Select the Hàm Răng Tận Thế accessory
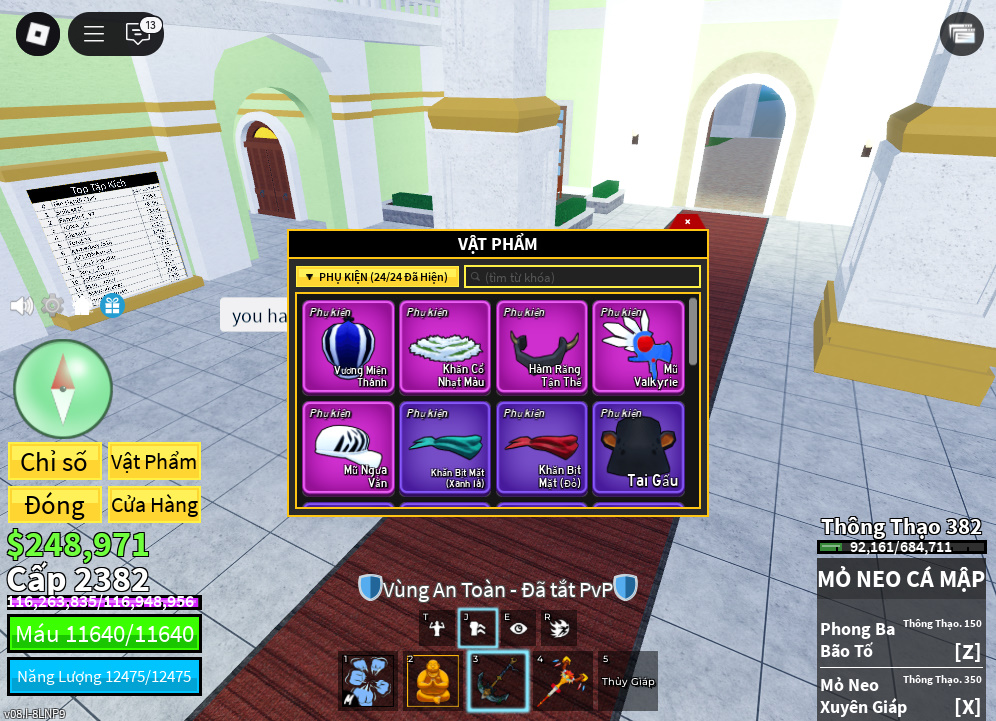The height and width of the screenshot is (721, 996). (541, 347)
